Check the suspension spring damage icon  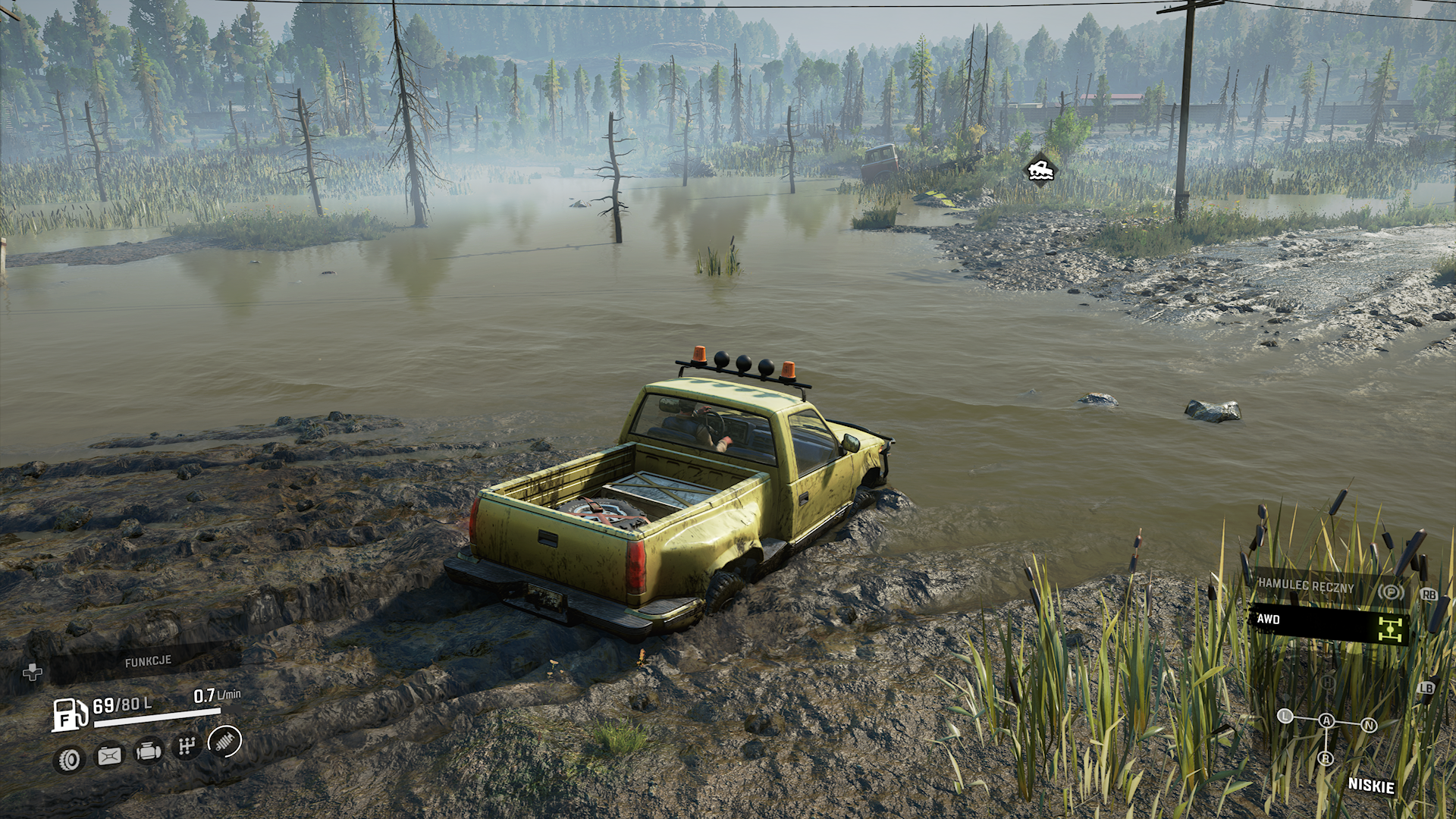[224, 741]
